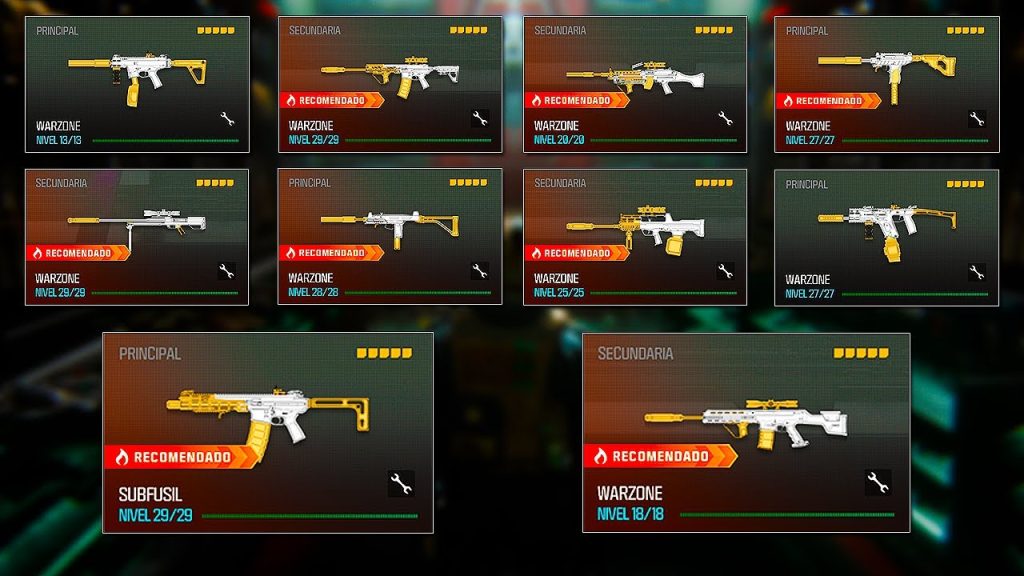Click the wrench on the Nivel 13/13 card
Image resolution: width=1024 pixels, height=576 pixels.
pyautogui.click(x=227, y=119)
